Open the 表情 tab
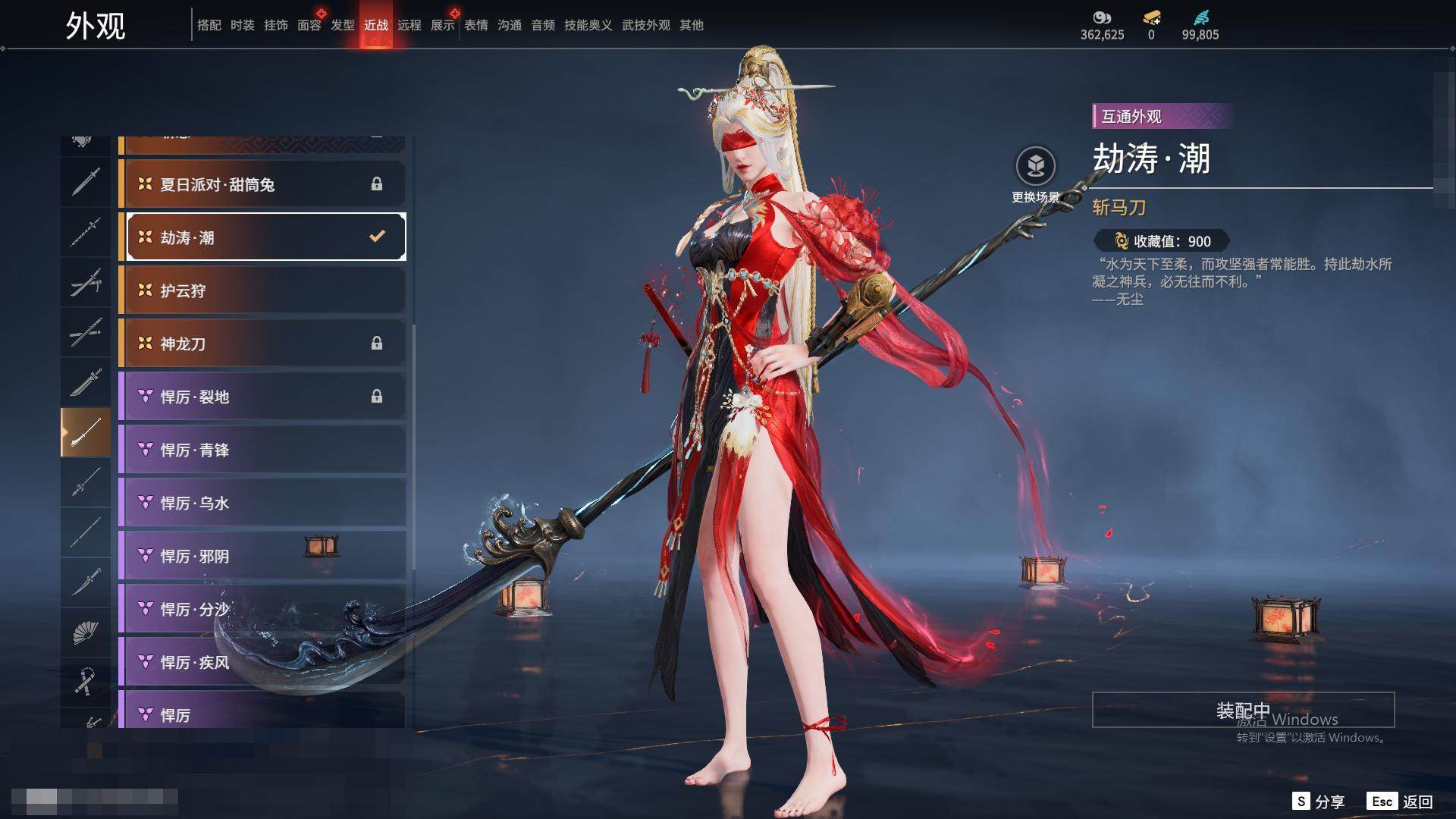Screen dimensions: 1456x819 [475, 25]
